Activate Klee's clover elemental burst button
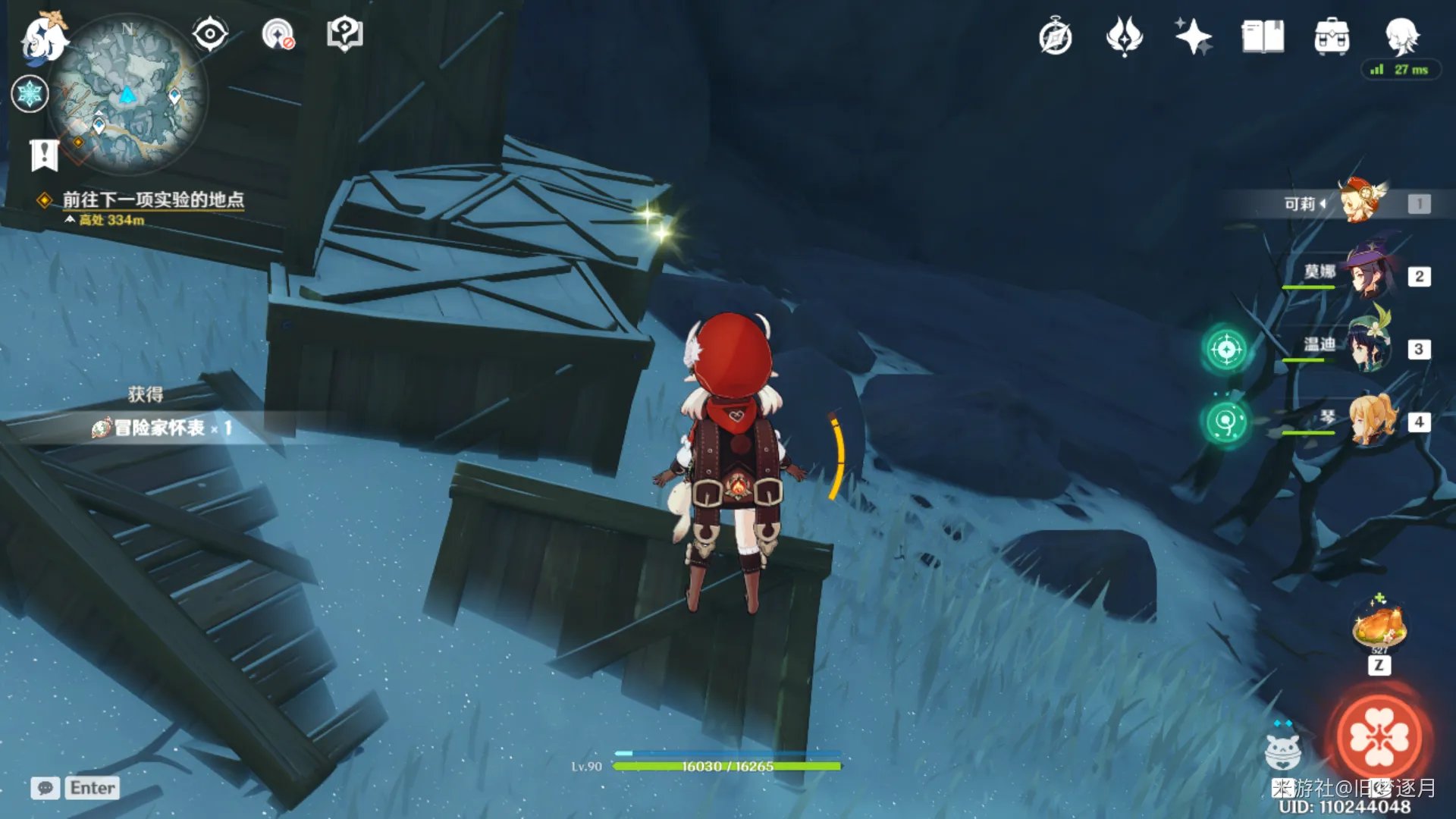The image size is (1456, 819). click(x=1379, y=737)
